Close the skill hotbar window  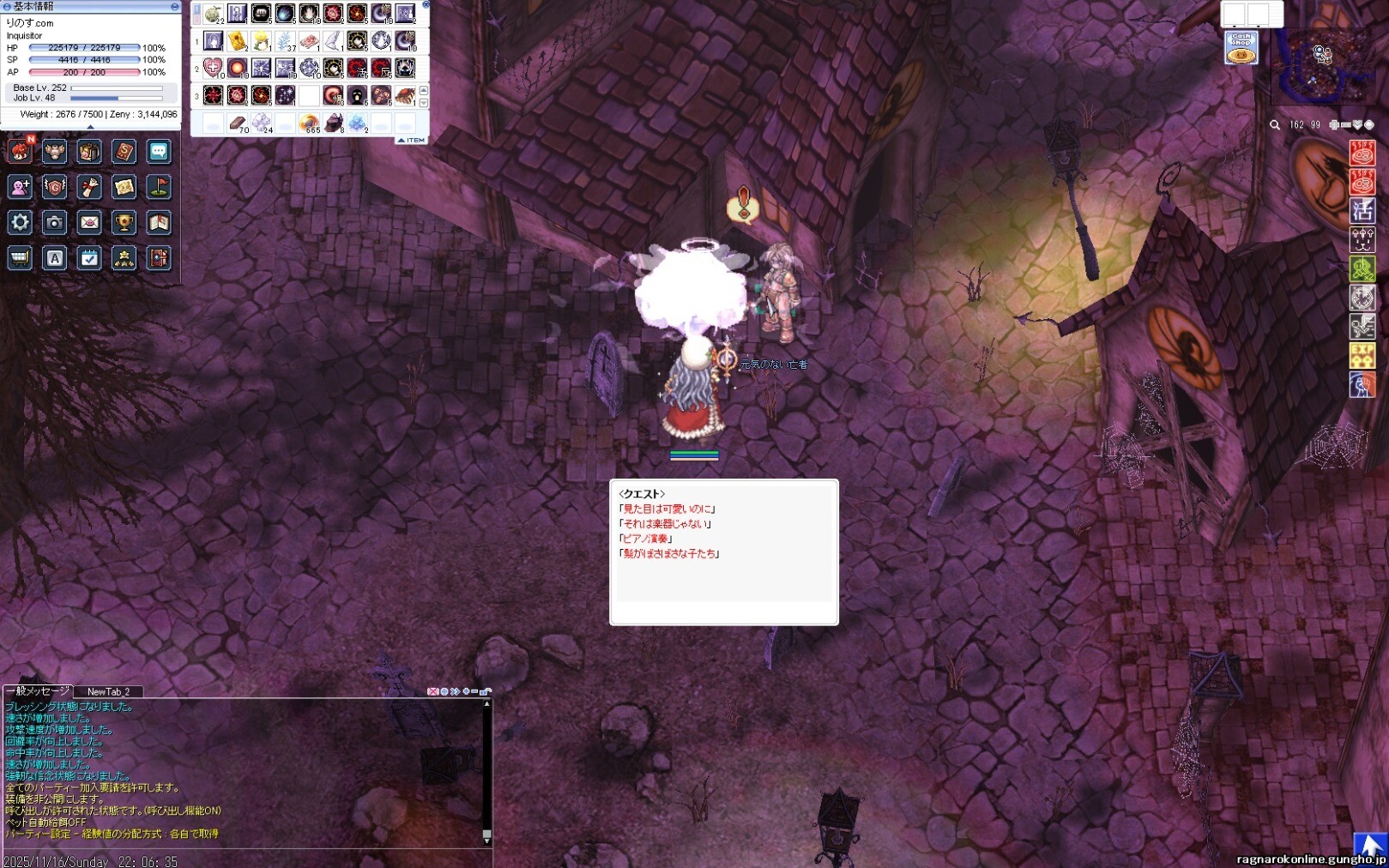[x=426, y=5]
